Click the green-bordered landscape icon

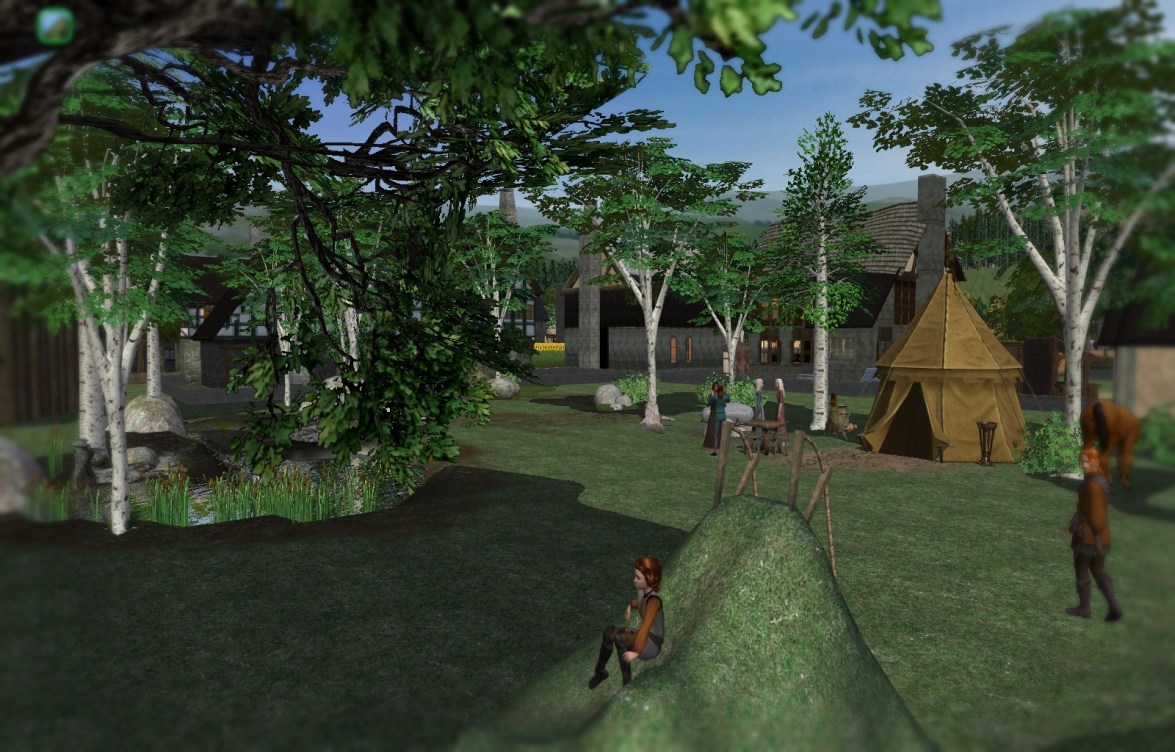tap(55, 26)
